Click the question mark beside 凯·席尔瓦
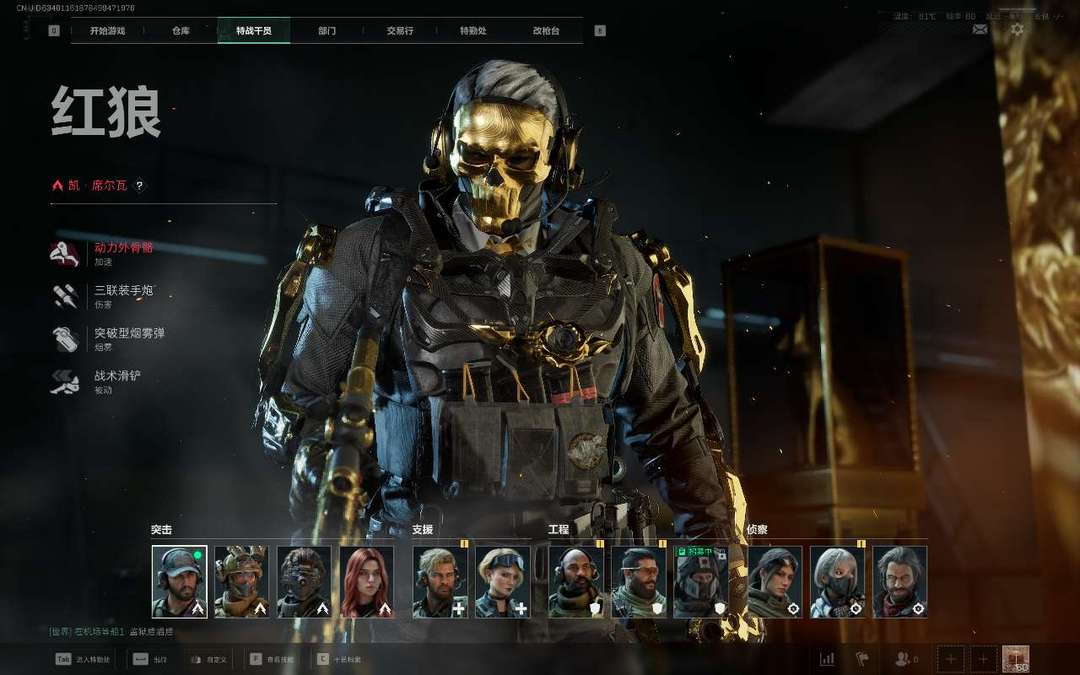1080x675 pixels. coord(139,185)
